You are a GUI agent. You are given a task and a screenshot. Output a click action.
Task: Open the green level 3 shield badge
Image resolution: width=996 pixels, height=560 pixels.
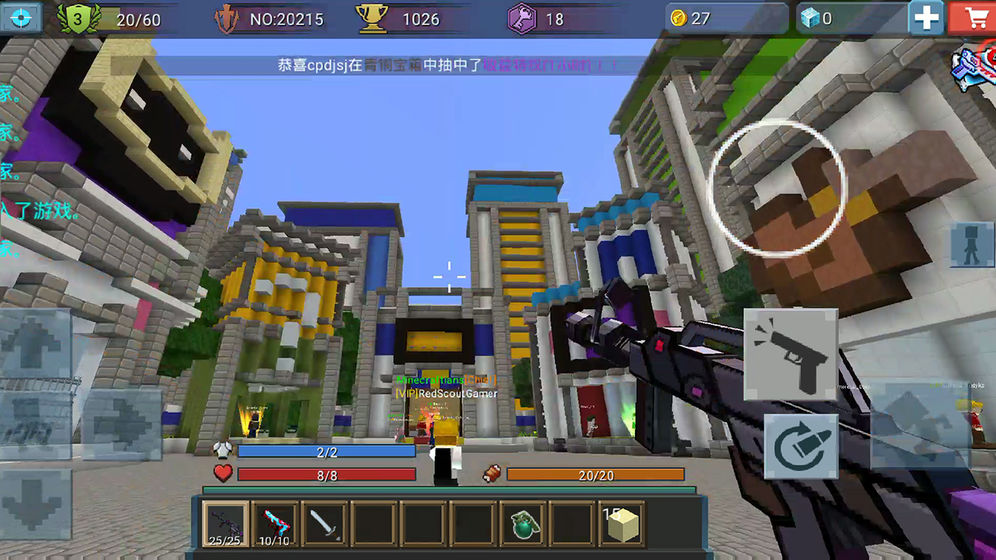(74, 18)
